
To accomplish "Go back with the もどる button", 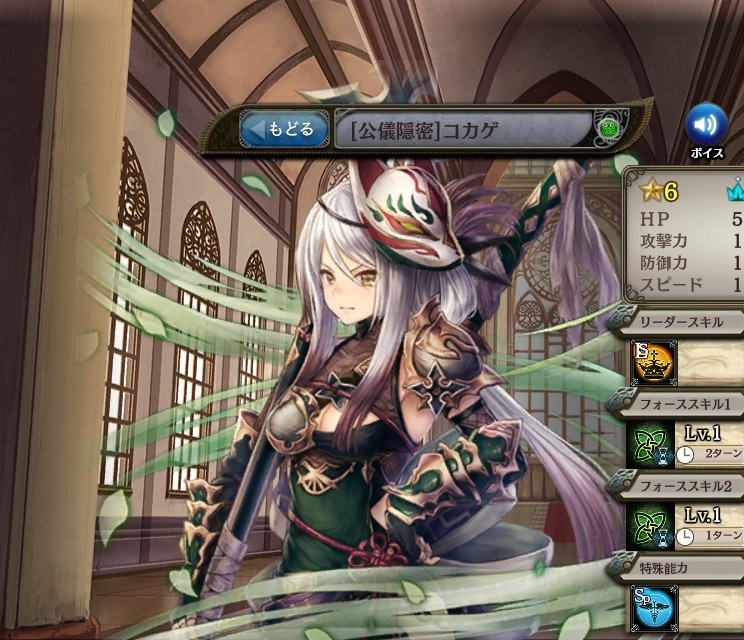I will (284, 129).
